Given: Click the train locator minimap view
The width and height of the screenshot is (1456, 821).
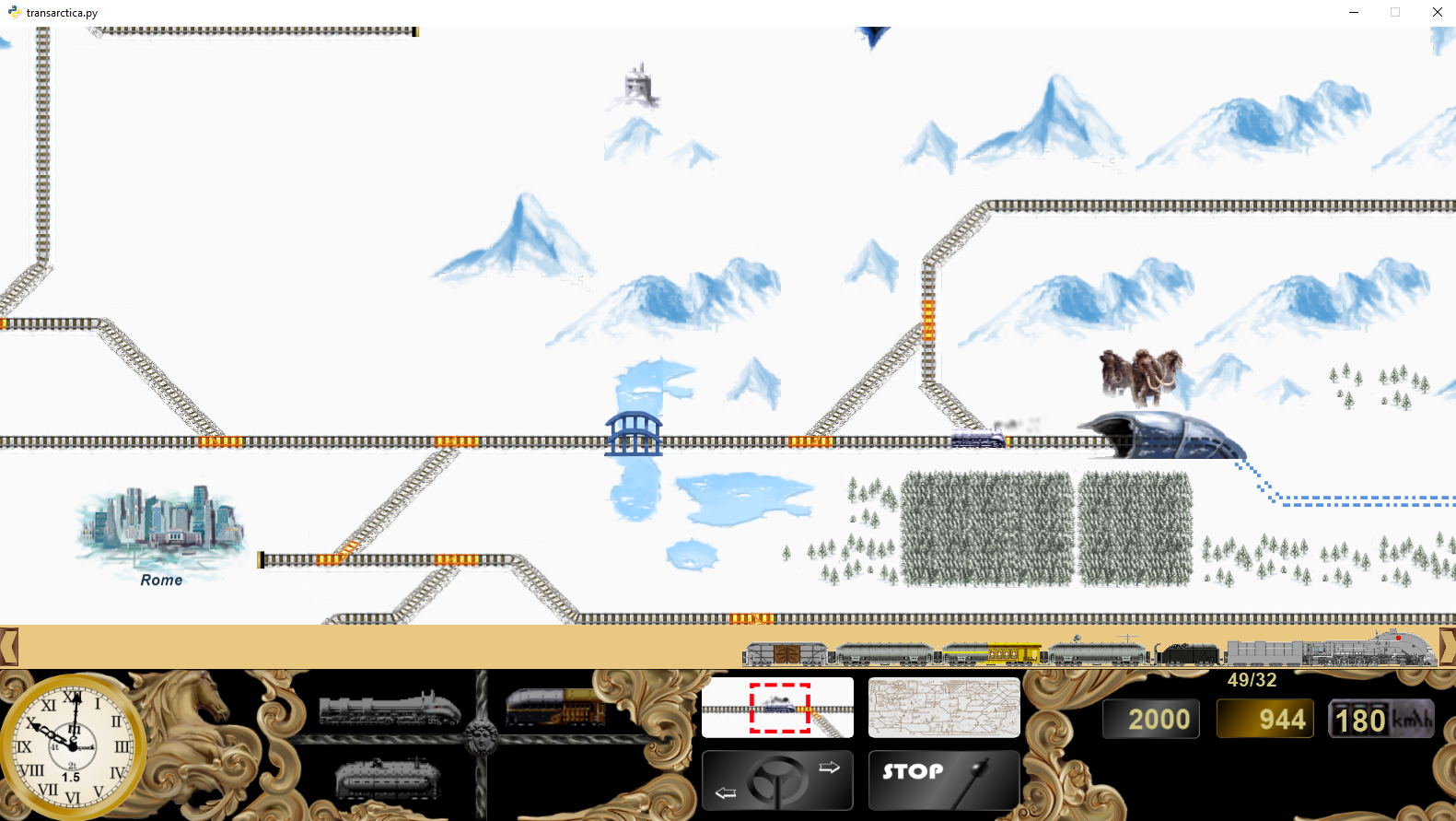Looking at the screenshot, I should pyautogui.click(x=777, y=707).
